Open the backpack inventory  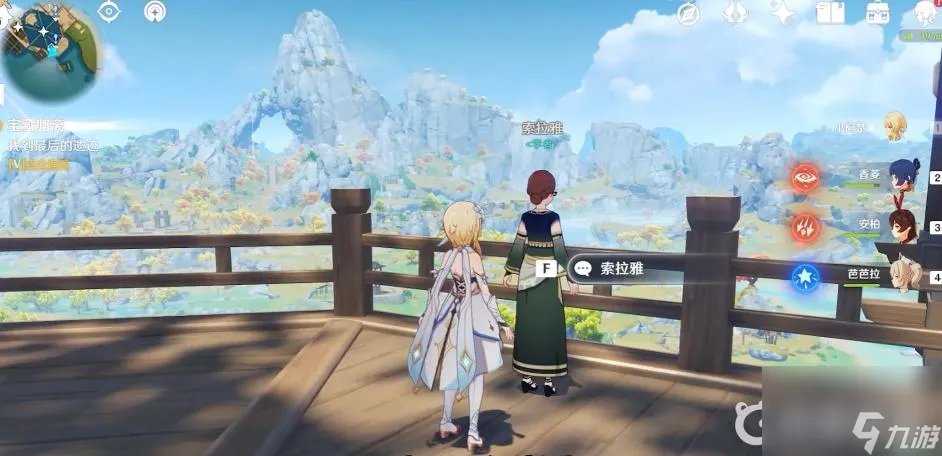click(x=878, y=12)
